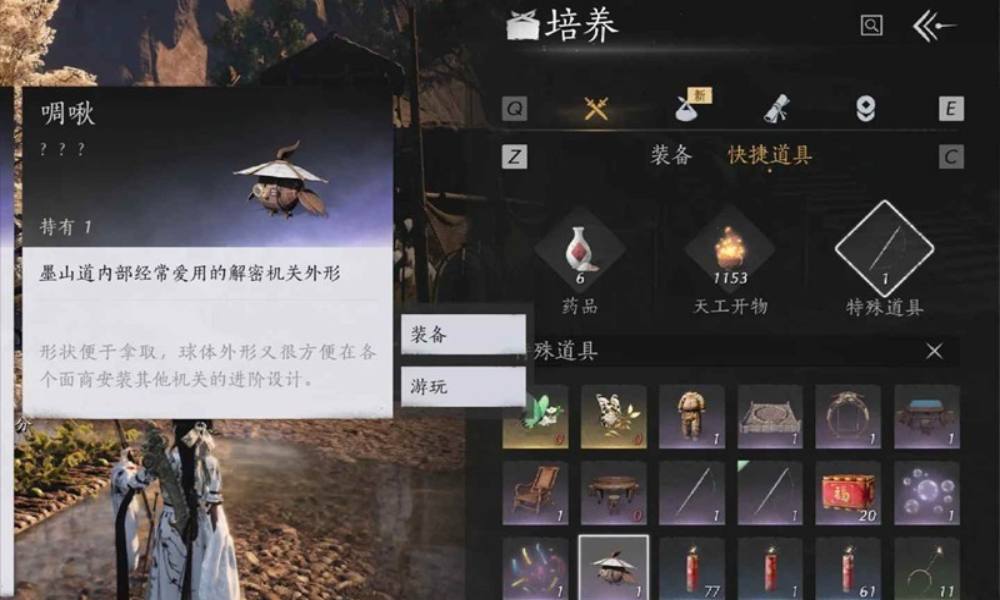Screen dimensions: 1000x600
Task: Select the 特殊道具 quick slot
Action: [x=884, y=250]
